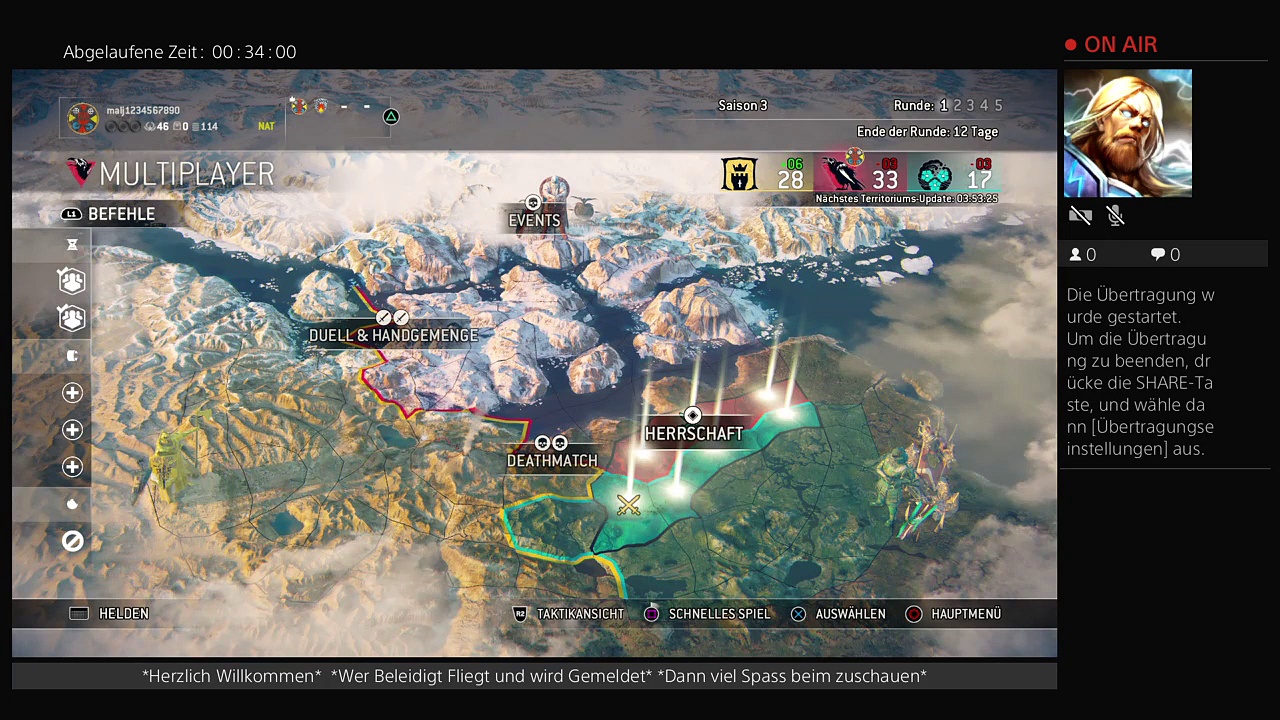This screenshot has width=1280, height=720.
Task: Click the hourglass icon under Befehle
Action: point(72,245)
